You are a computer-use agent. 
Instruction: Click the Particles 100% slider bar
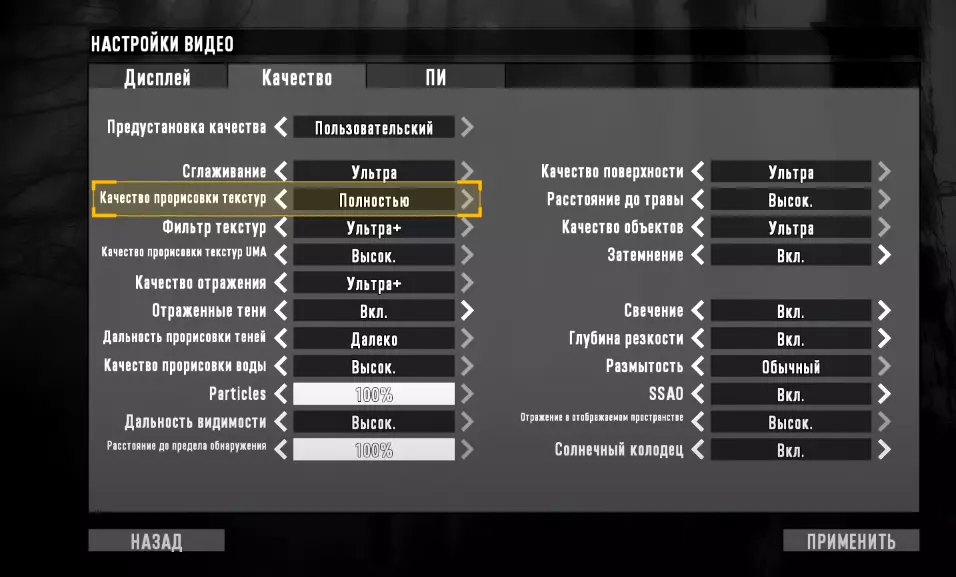point(374,394)
